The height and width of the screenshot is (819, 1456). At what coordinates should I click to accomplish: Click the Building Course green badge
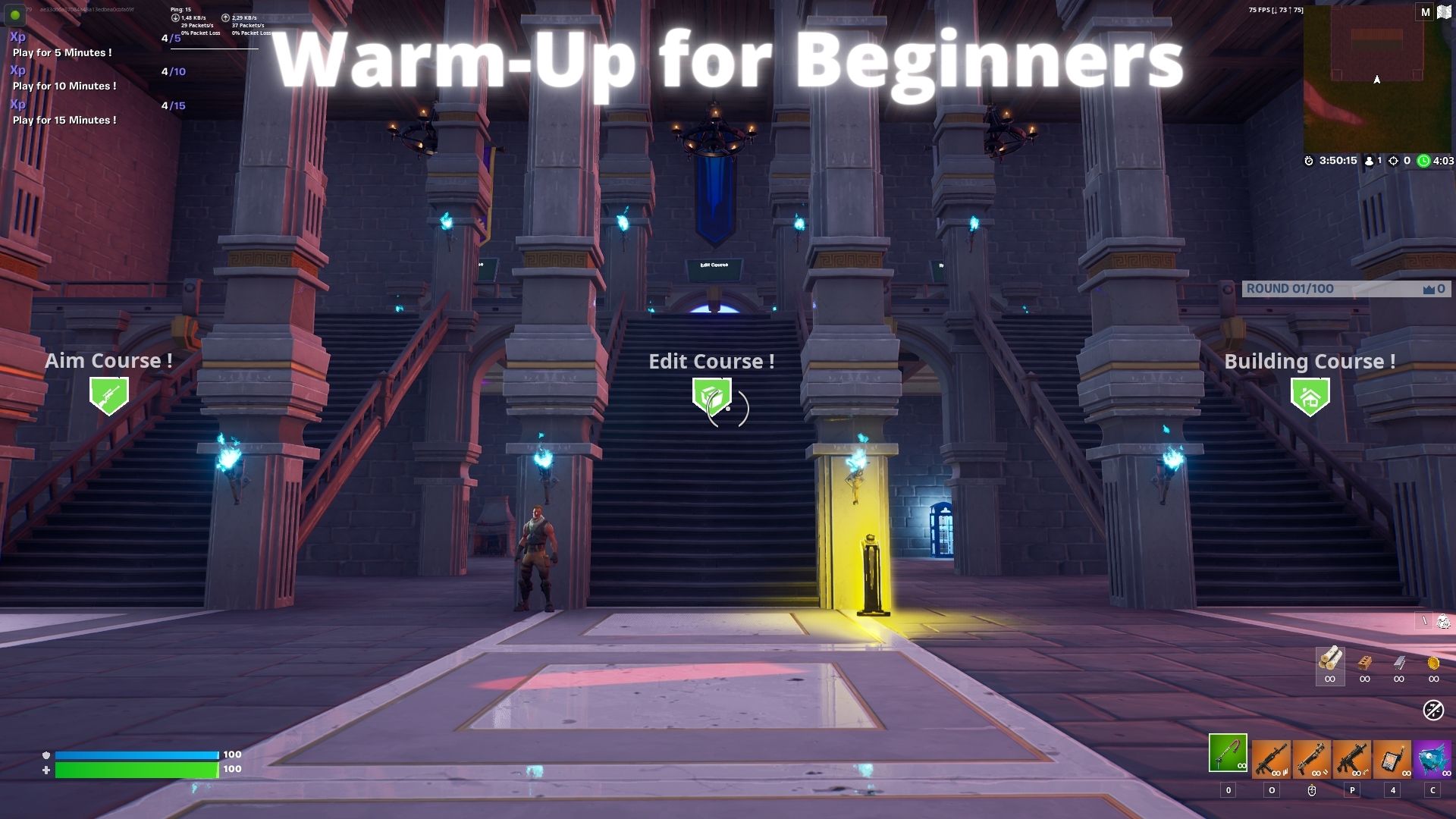[1311, 395]
